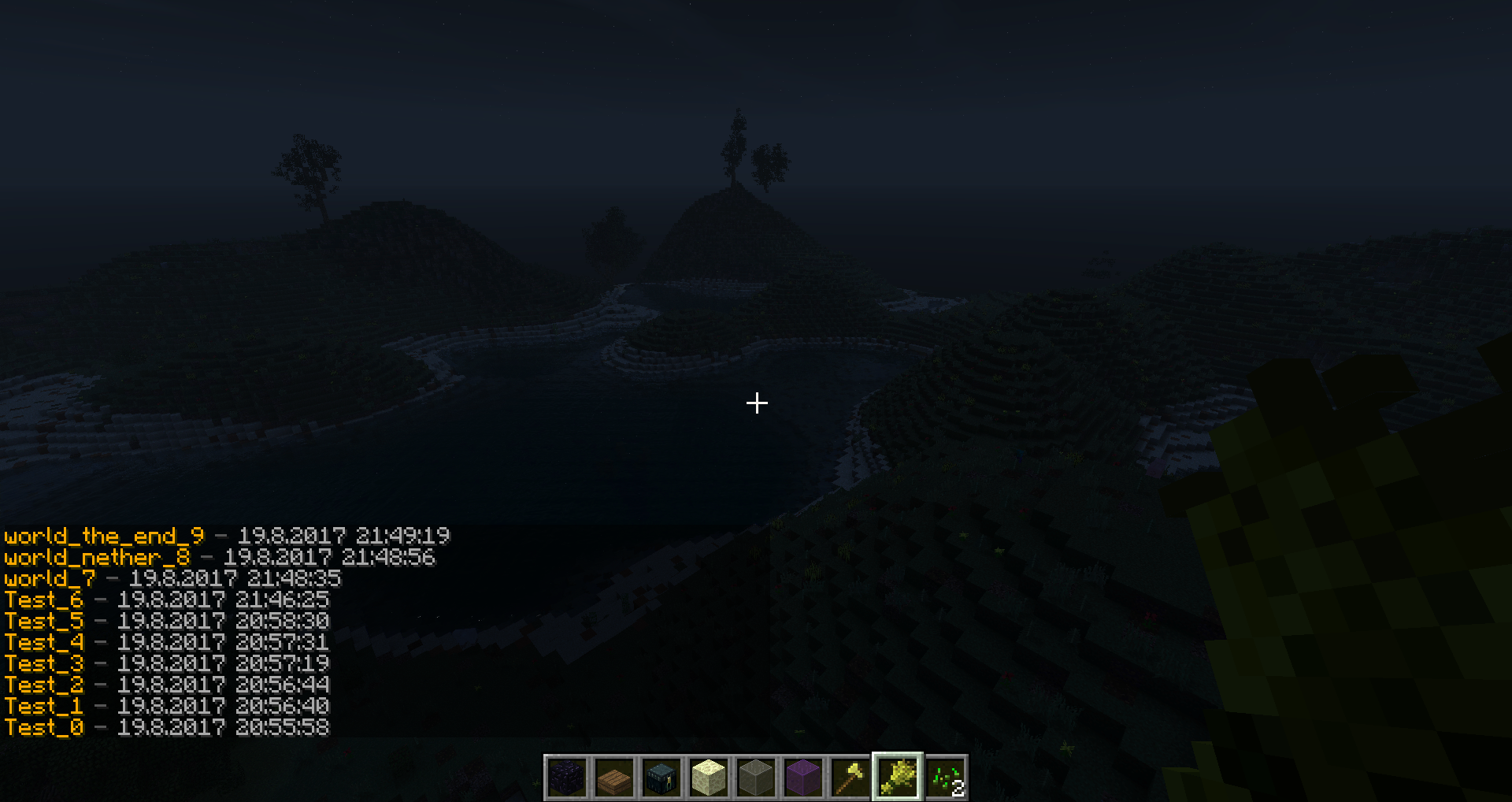
Task: Toggle selection of world_the_end_9 entry
Action: 102,537
